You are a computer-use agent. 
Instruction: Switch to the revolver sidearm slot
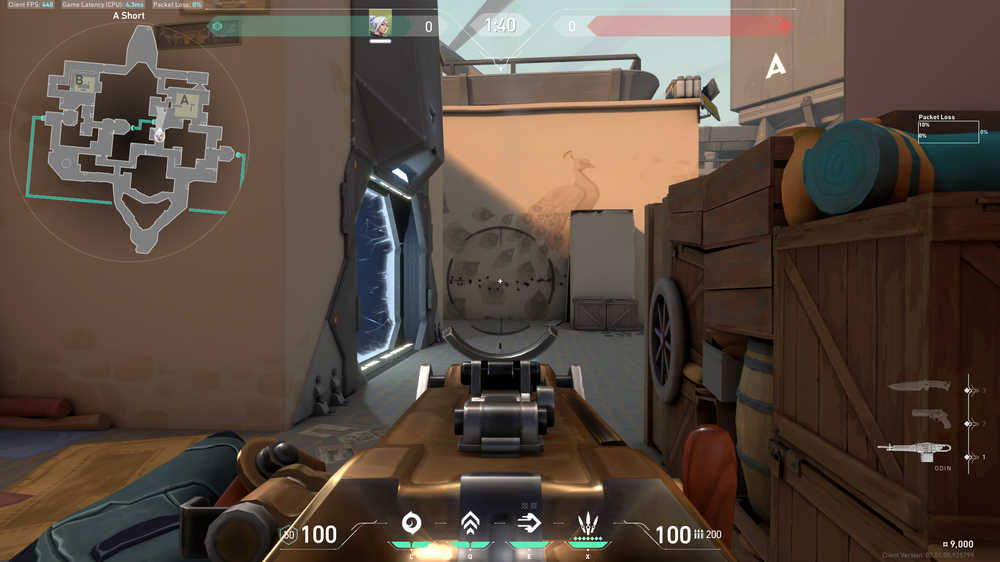click(930, 419)
